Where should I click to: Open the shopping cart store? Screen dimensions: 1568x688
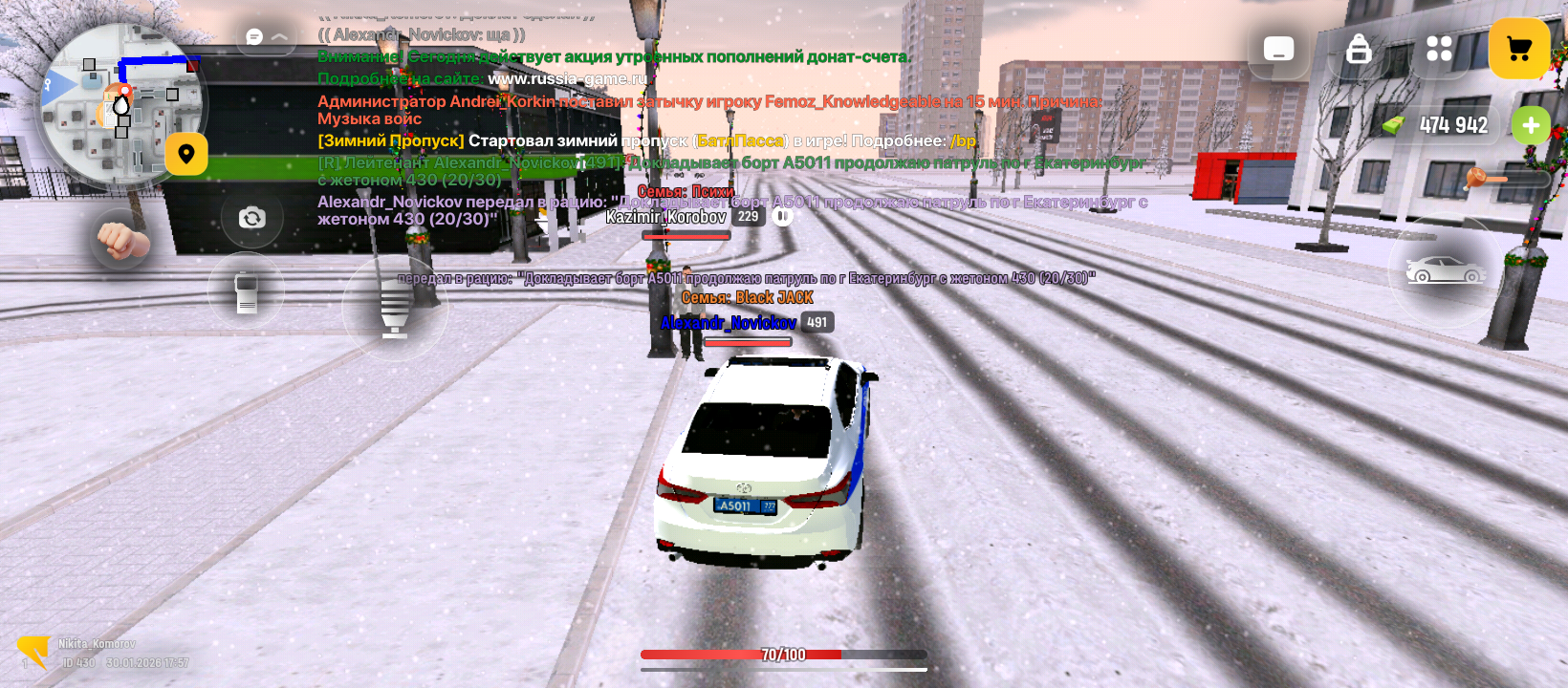click(x=1519, y=49)
